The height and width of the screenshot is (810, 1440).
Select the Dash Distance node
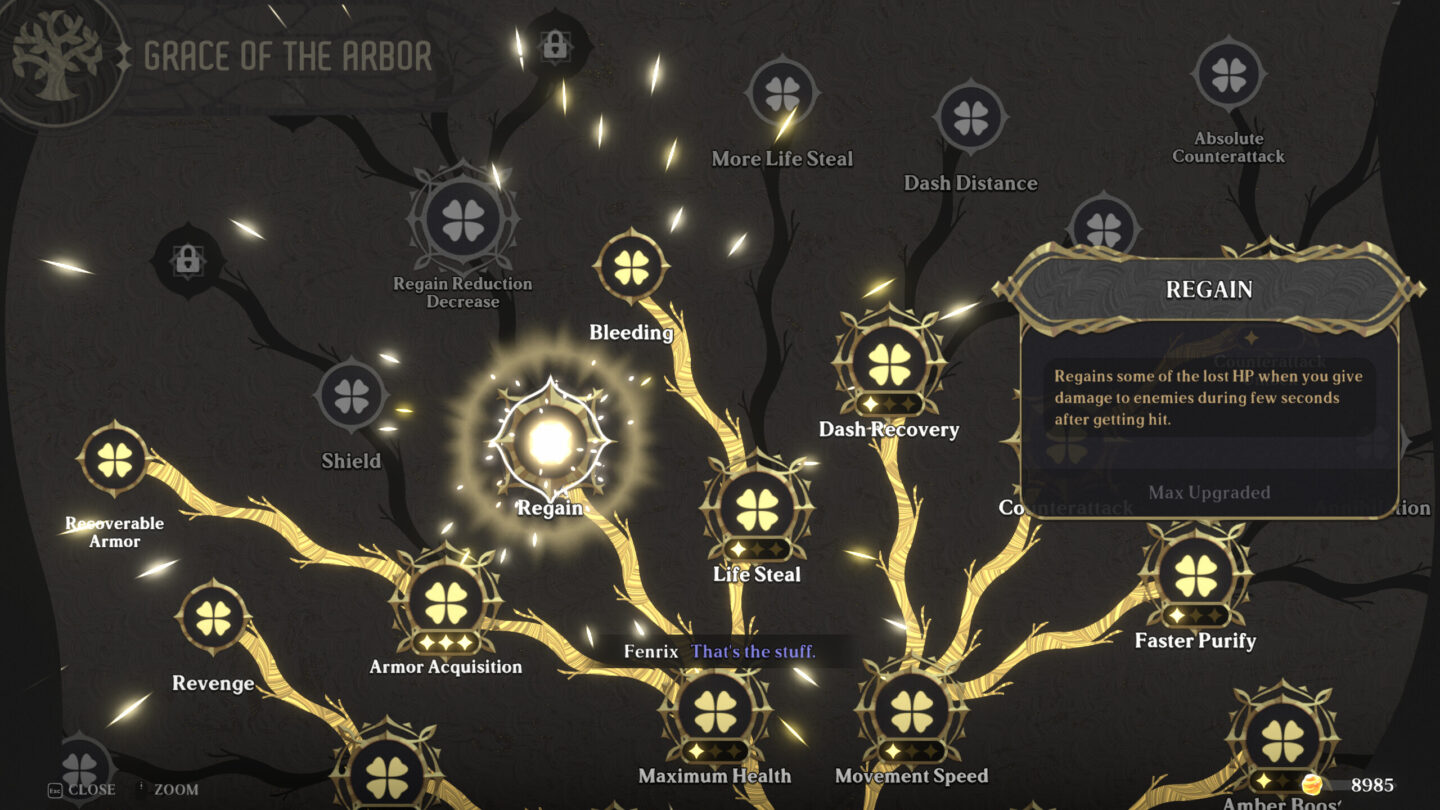pyautogui.click(x=970, y=117)
